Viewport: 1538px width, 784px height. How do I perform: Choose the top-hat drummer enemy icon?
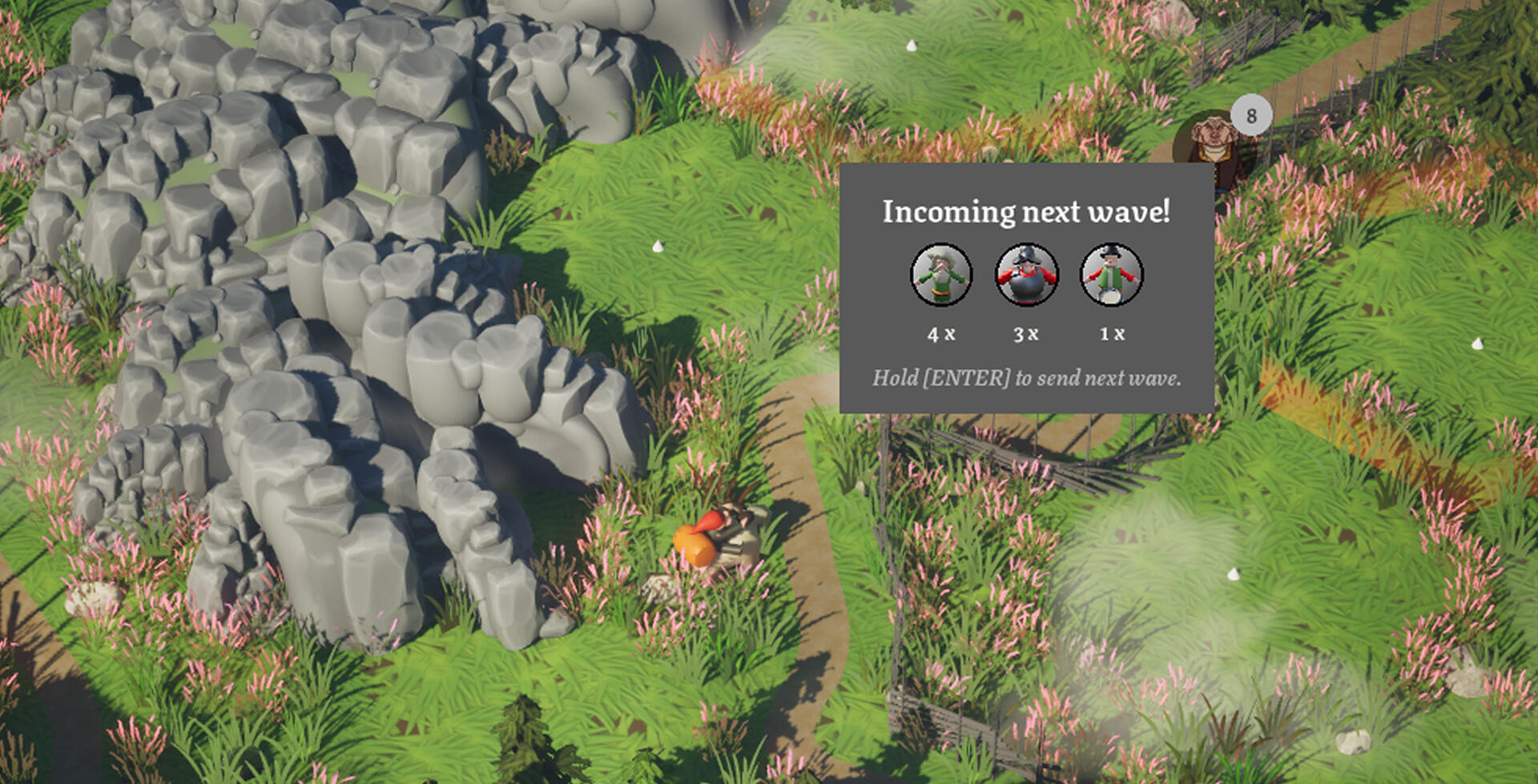(1111, 275)
